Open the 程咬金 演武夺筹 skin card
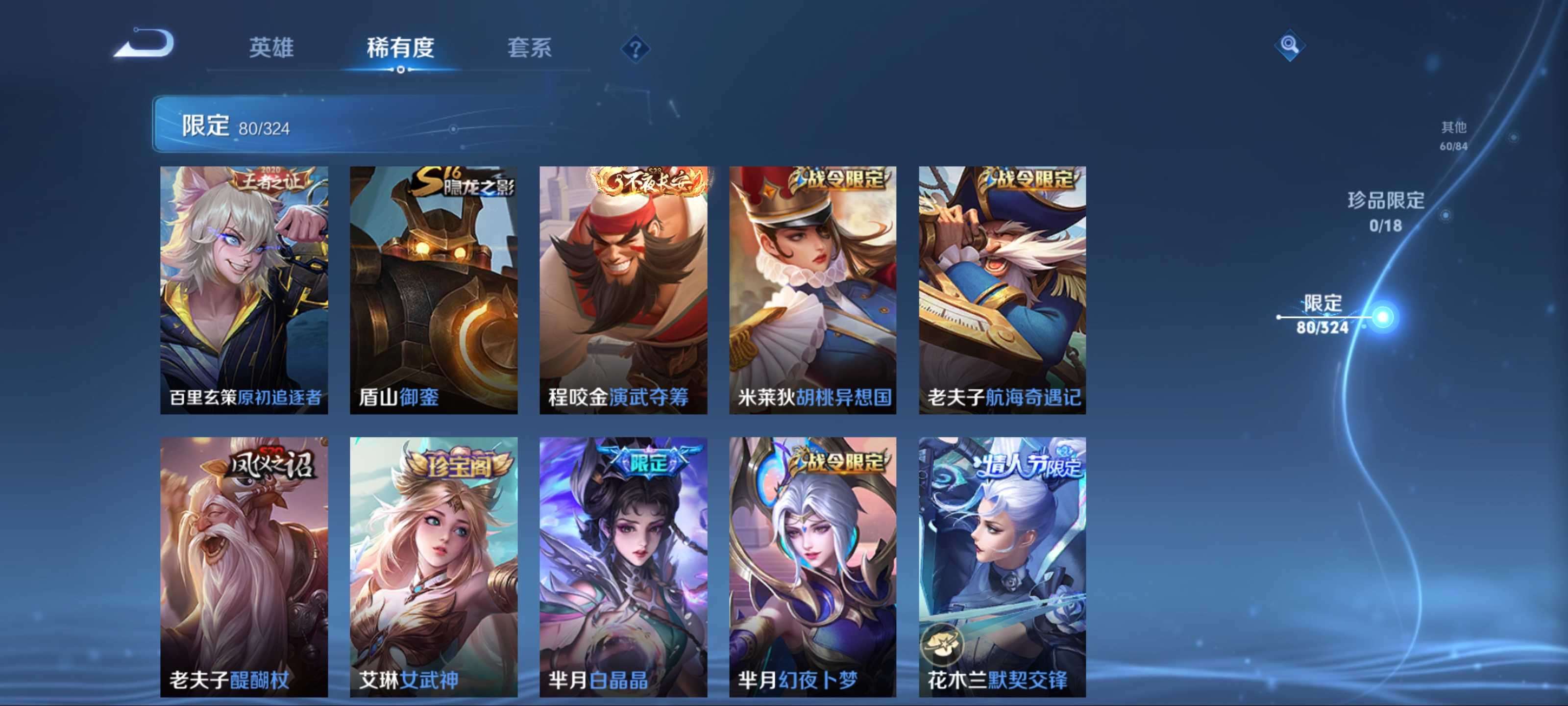Screen dimensions: 1568x706 point(623,290)
